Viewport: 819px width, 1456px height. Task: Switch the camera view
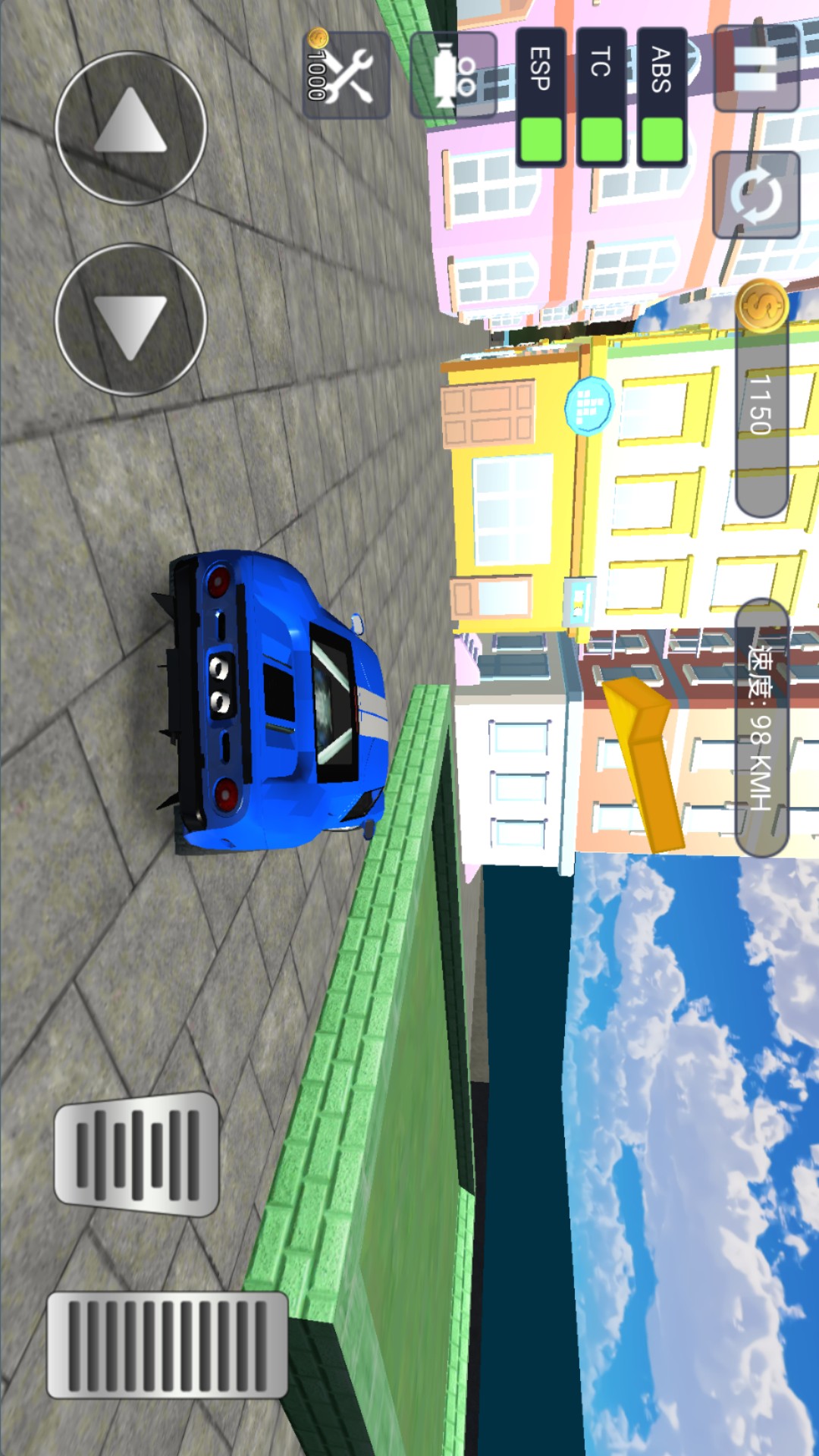(453, 74)
